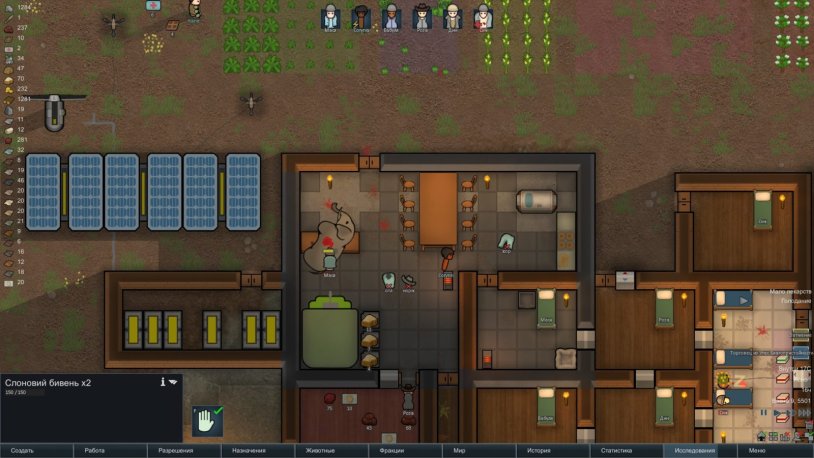Select the red-named colonist portrait
Image resolution: width=814 pixels, height=458 pixels.
(x=484, y=17)
